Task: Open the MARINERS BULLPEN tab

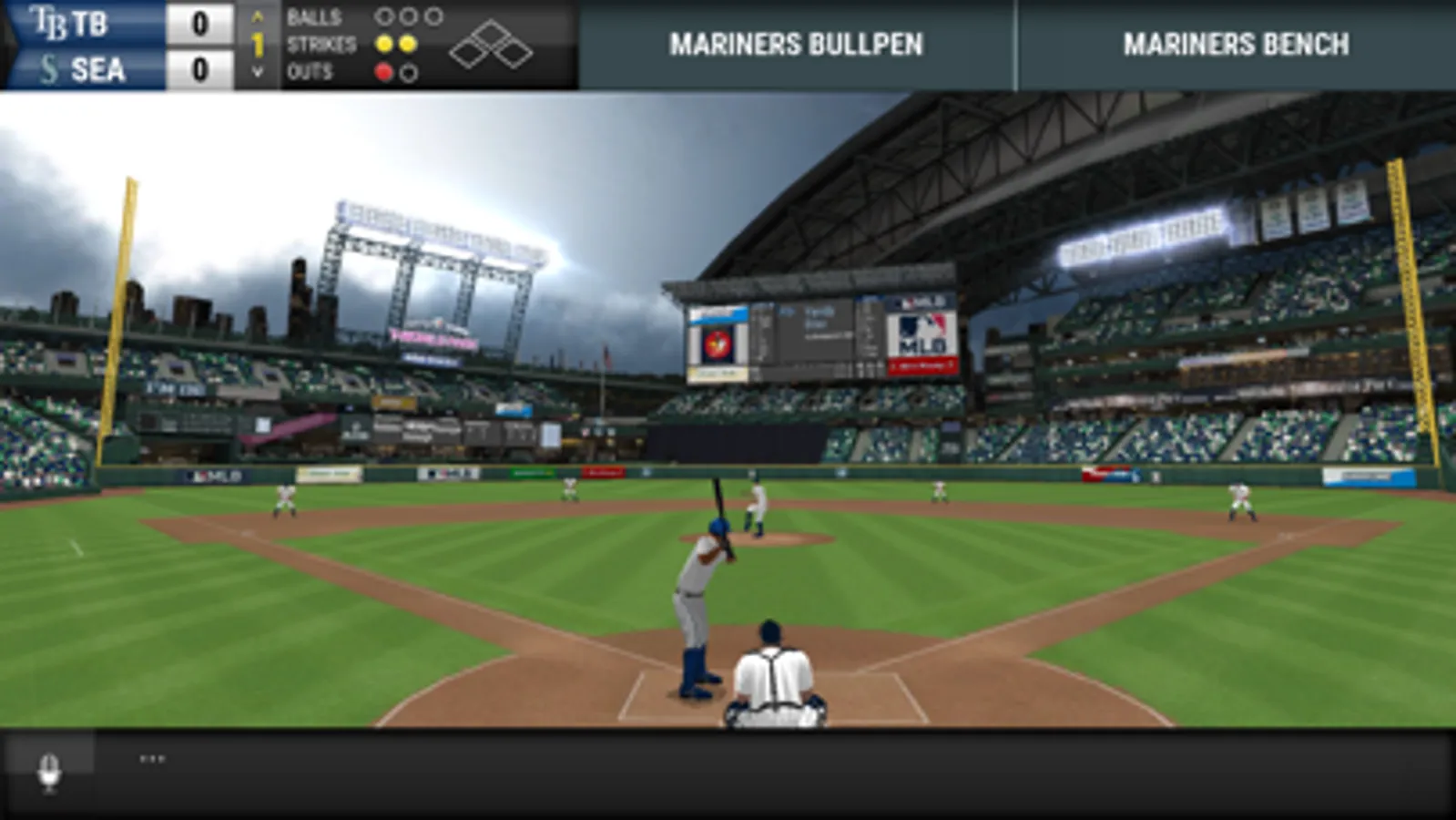Action: (x=797, y=43)
